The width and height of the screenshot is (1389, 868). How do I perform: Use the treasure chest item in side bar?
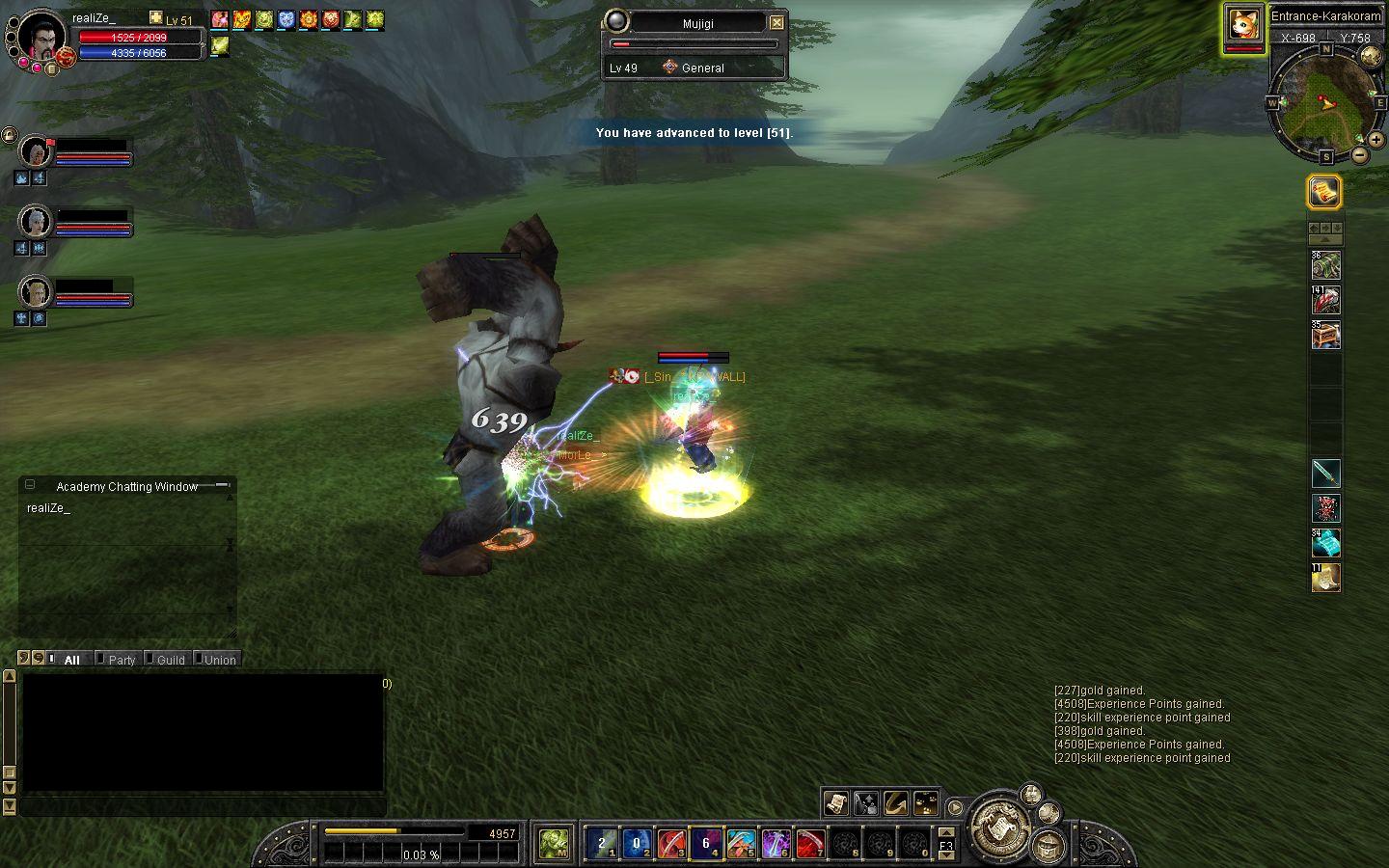point(1326,335)
